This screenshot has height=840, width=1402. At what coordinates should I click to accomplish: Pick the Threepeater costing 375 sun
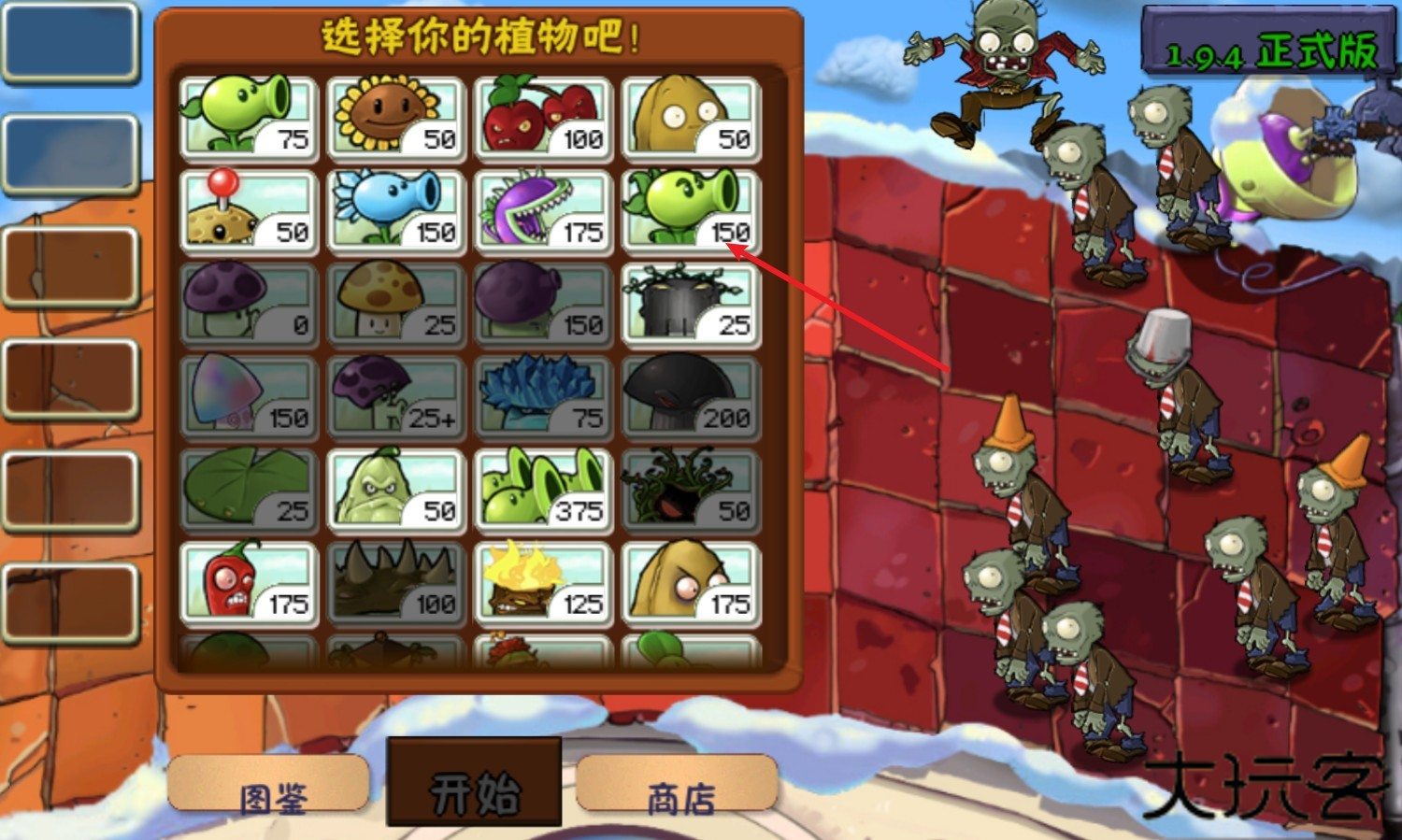(543, 489)
